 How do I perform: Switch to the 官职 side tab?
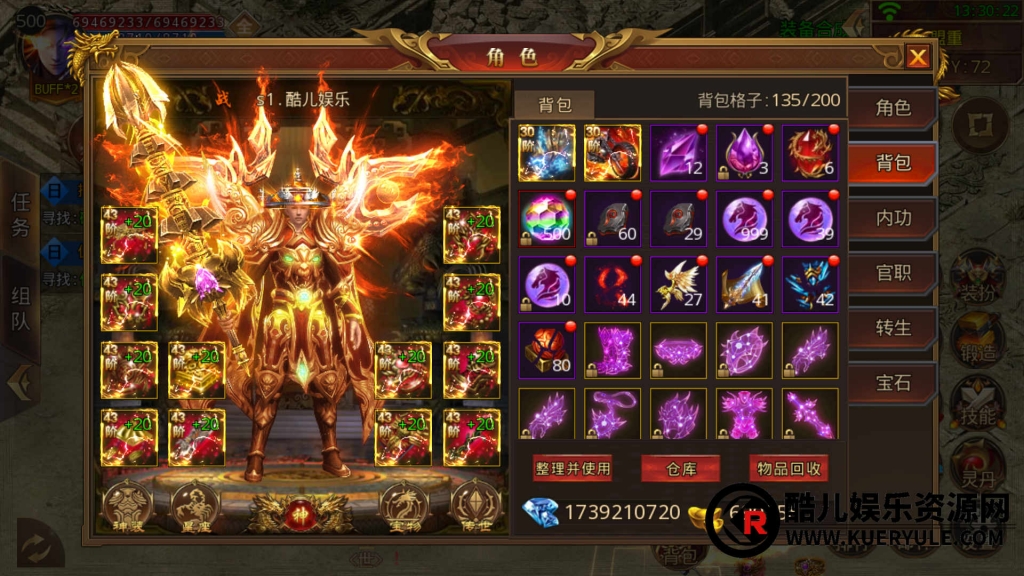[893, 273]
